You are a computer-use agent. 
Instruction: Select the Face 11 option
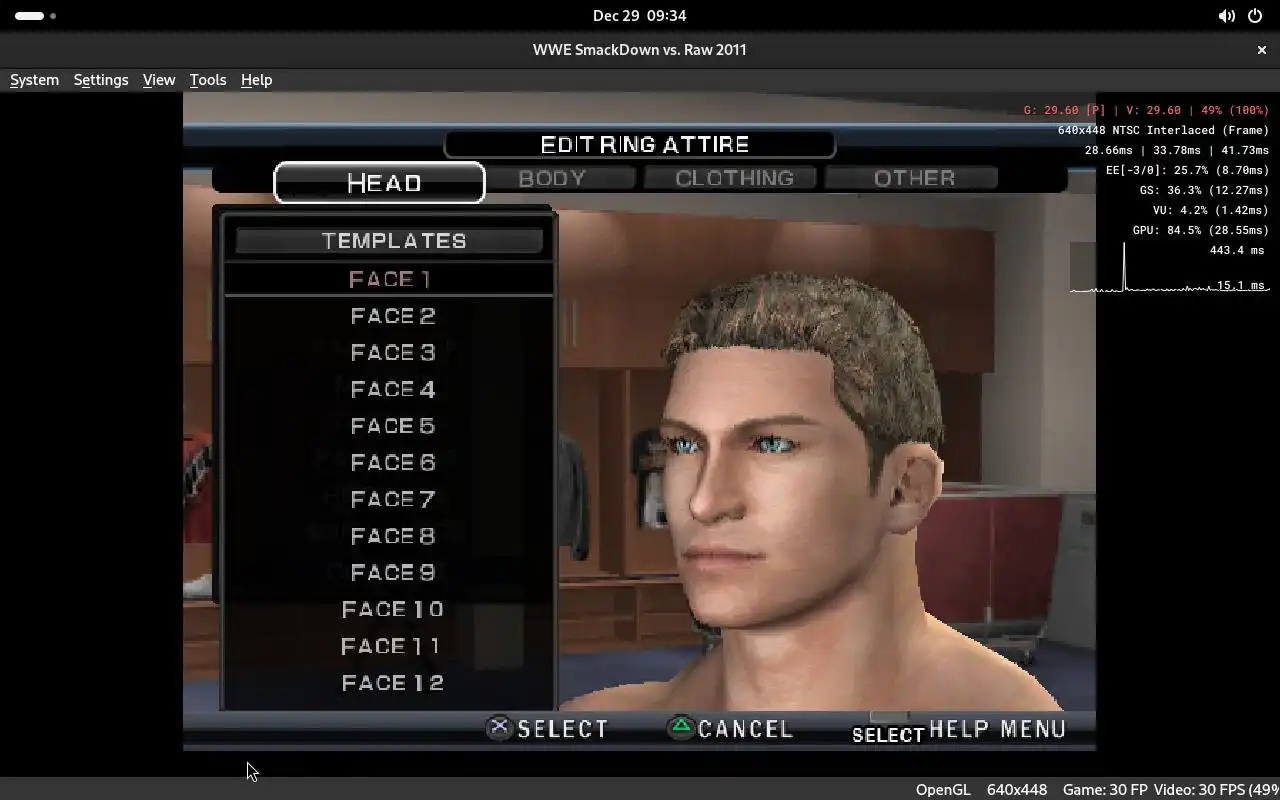point(392,647)
